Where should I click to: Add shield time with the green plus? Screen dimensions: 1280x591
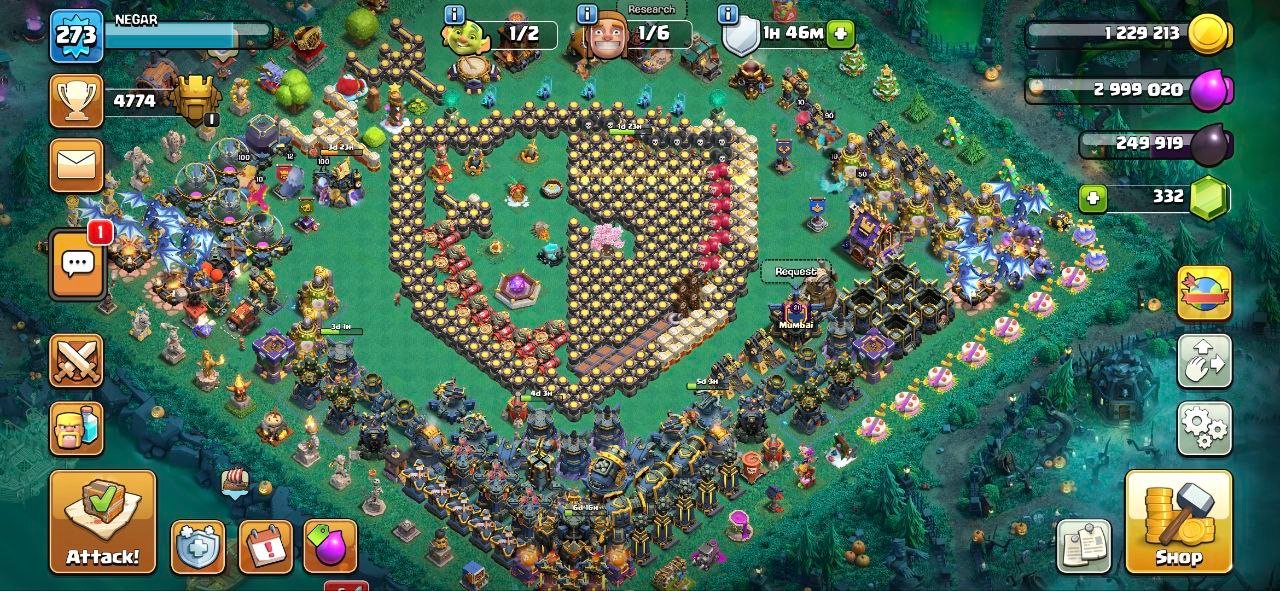[841, 33]
